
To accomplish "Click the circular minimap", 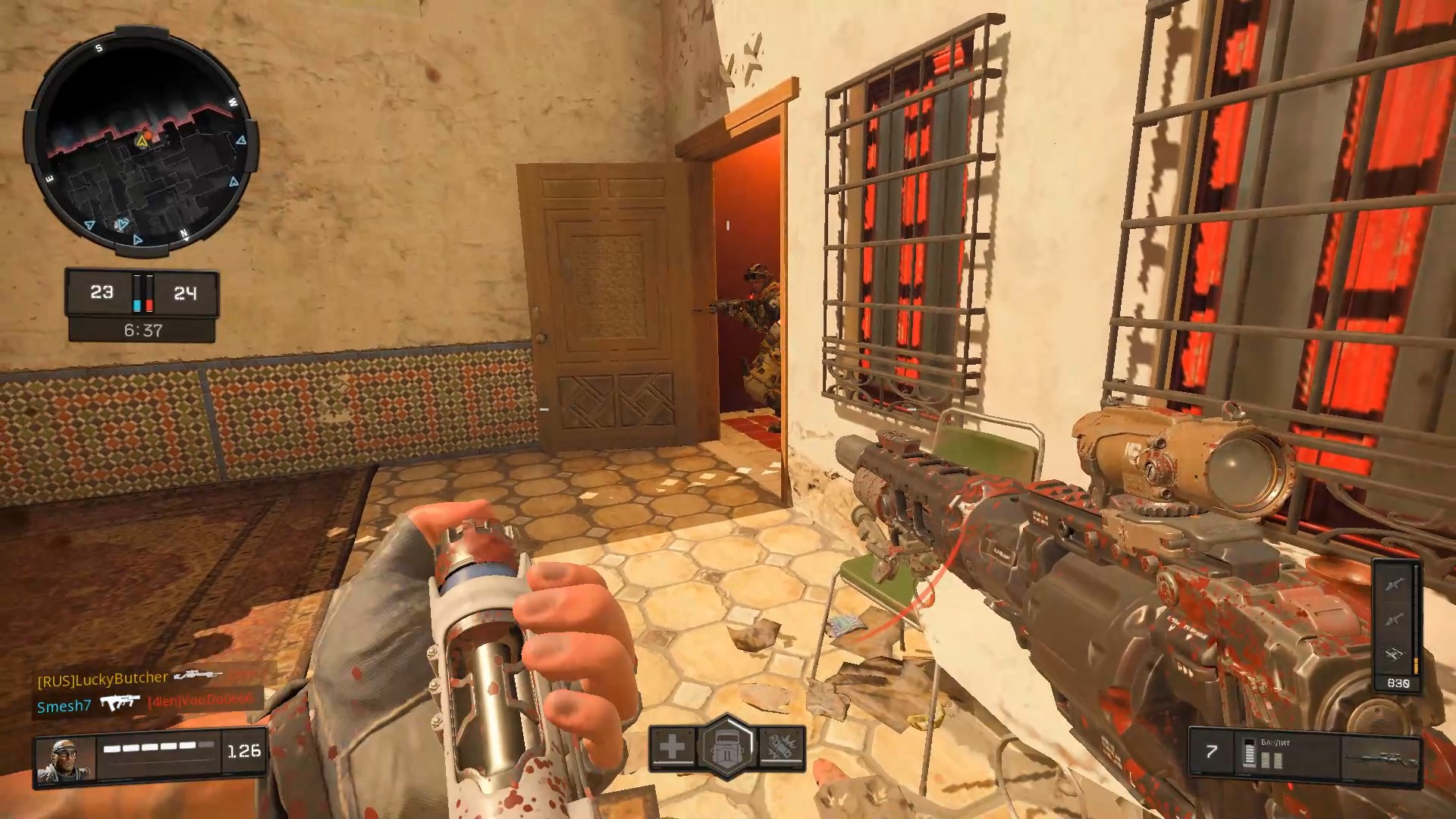I will click(x=143, y=142).
